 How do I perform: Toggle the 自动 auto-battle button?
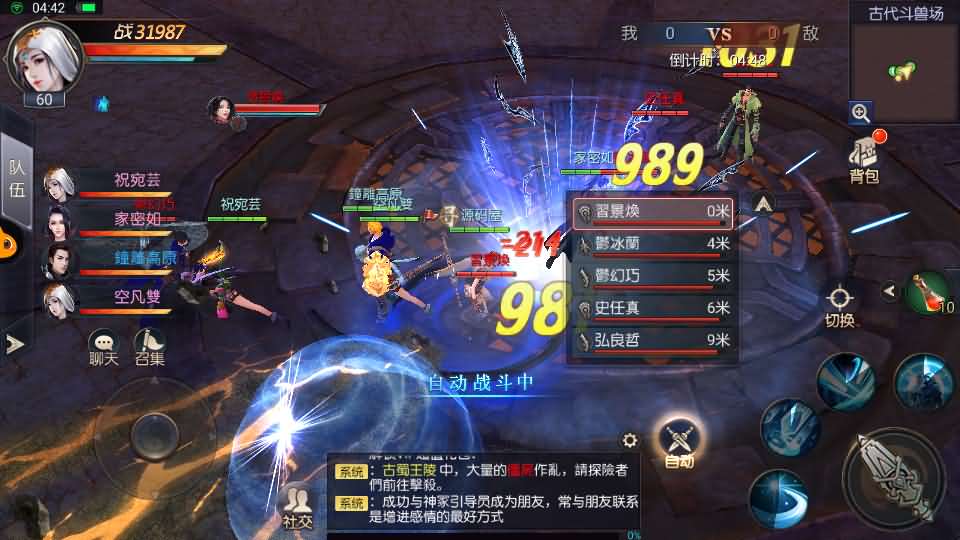[679, 440]
